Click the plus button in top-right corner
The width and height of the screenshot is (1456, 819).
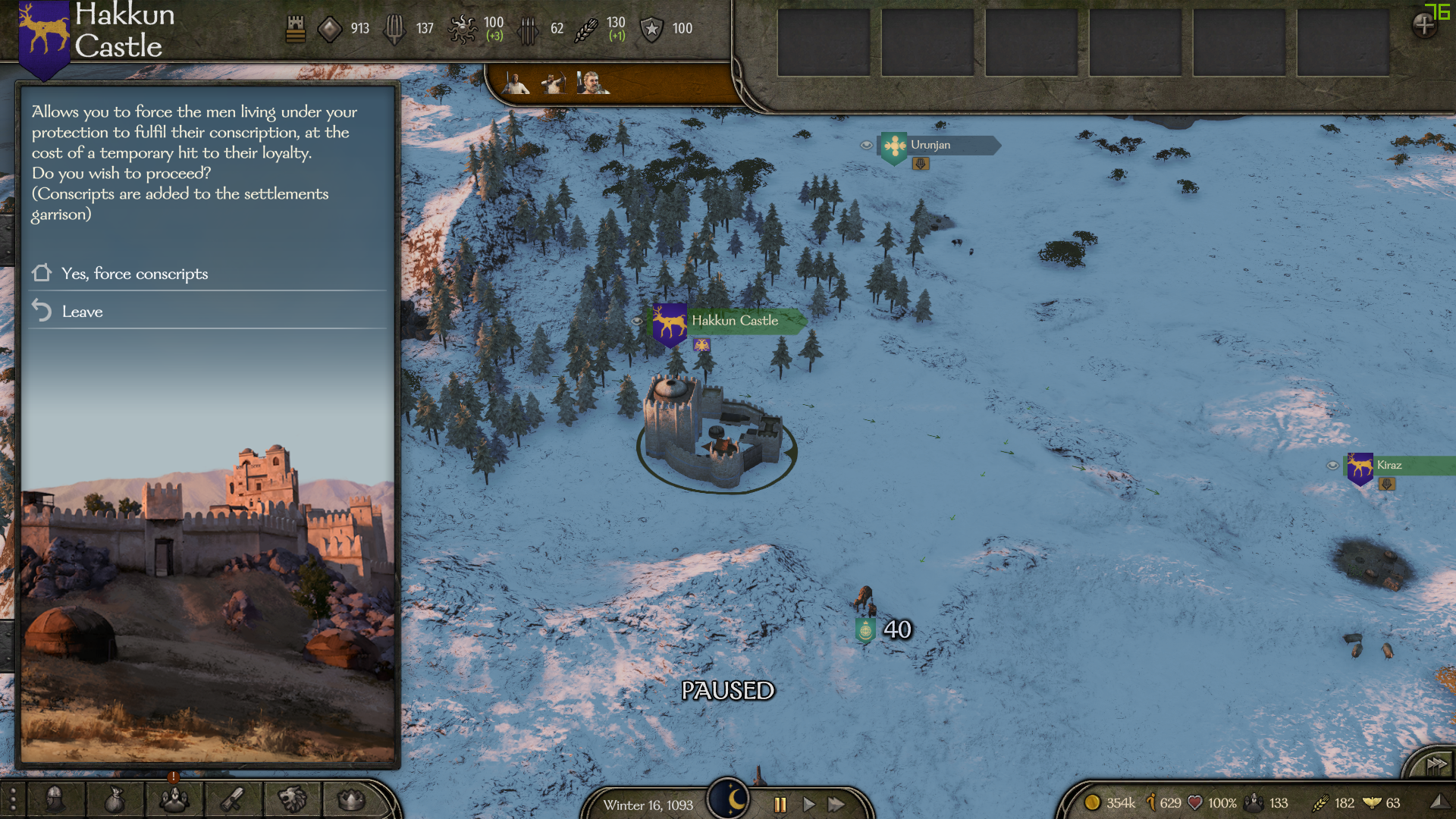(1423, 26)
